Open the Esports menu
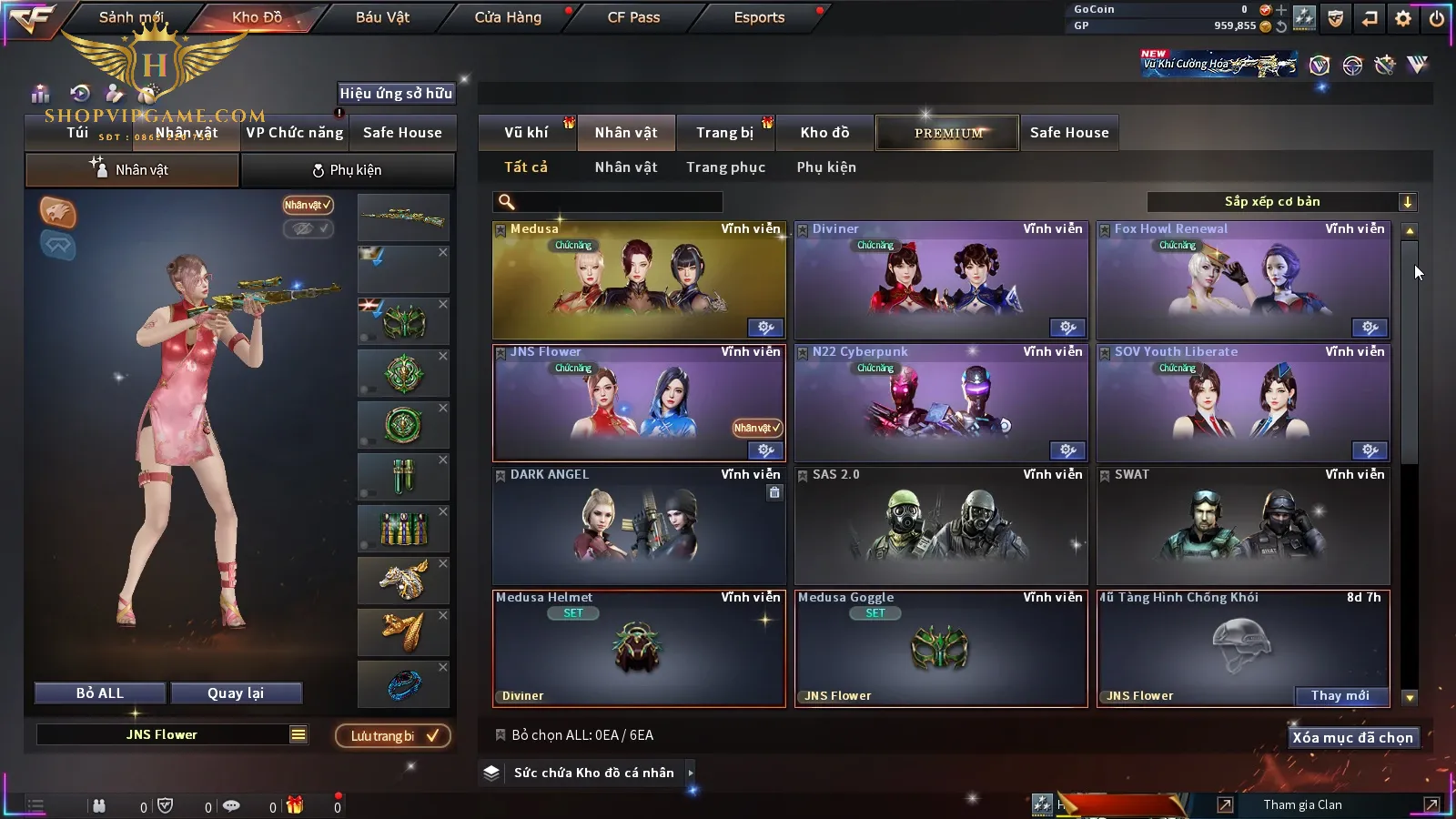Image resolution: width=1456 pixels, height=819 pixels. (759, 17)
